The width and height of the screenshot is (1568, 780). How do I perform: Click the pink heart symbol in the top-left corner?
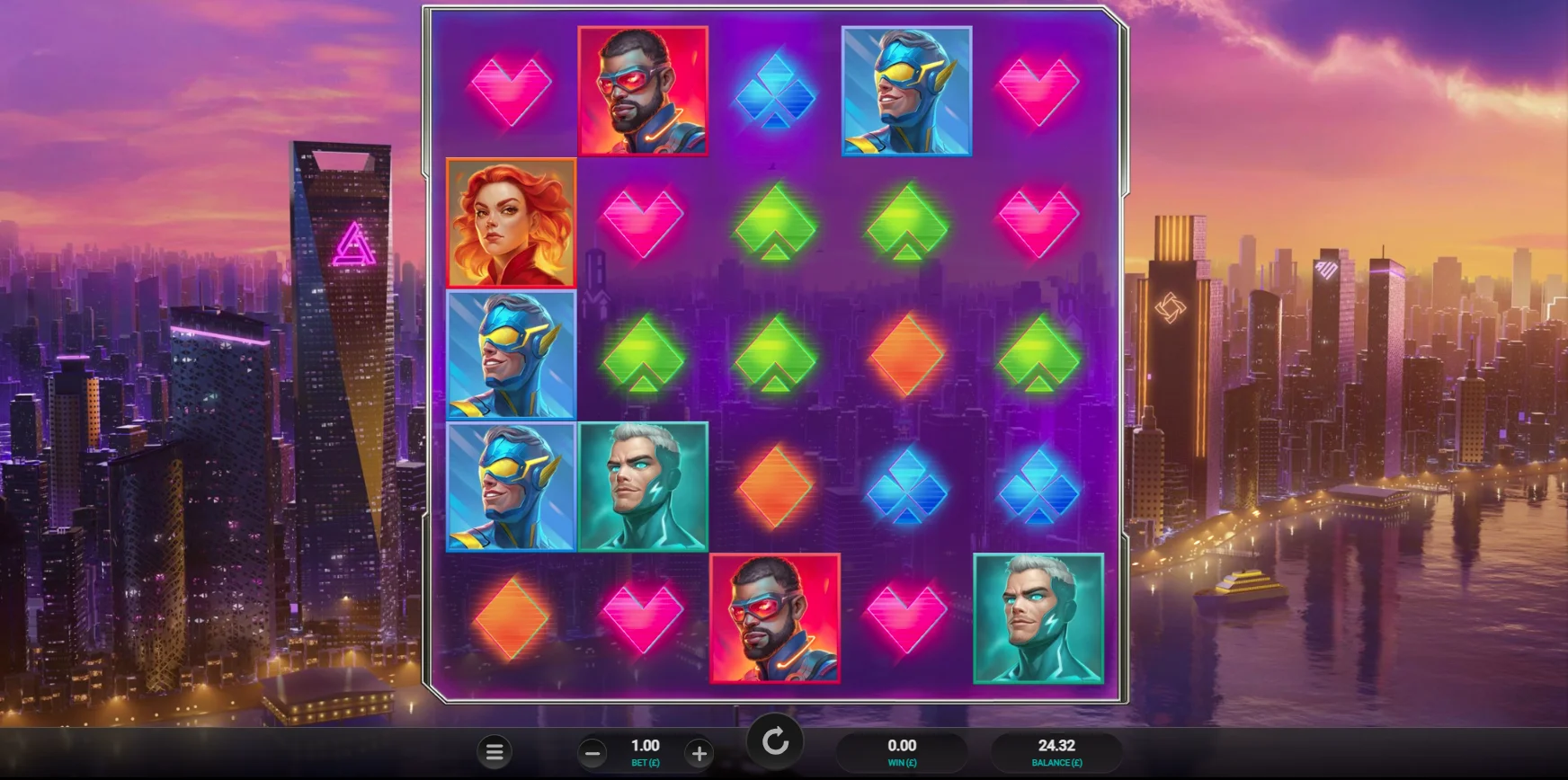pos(511,90)
